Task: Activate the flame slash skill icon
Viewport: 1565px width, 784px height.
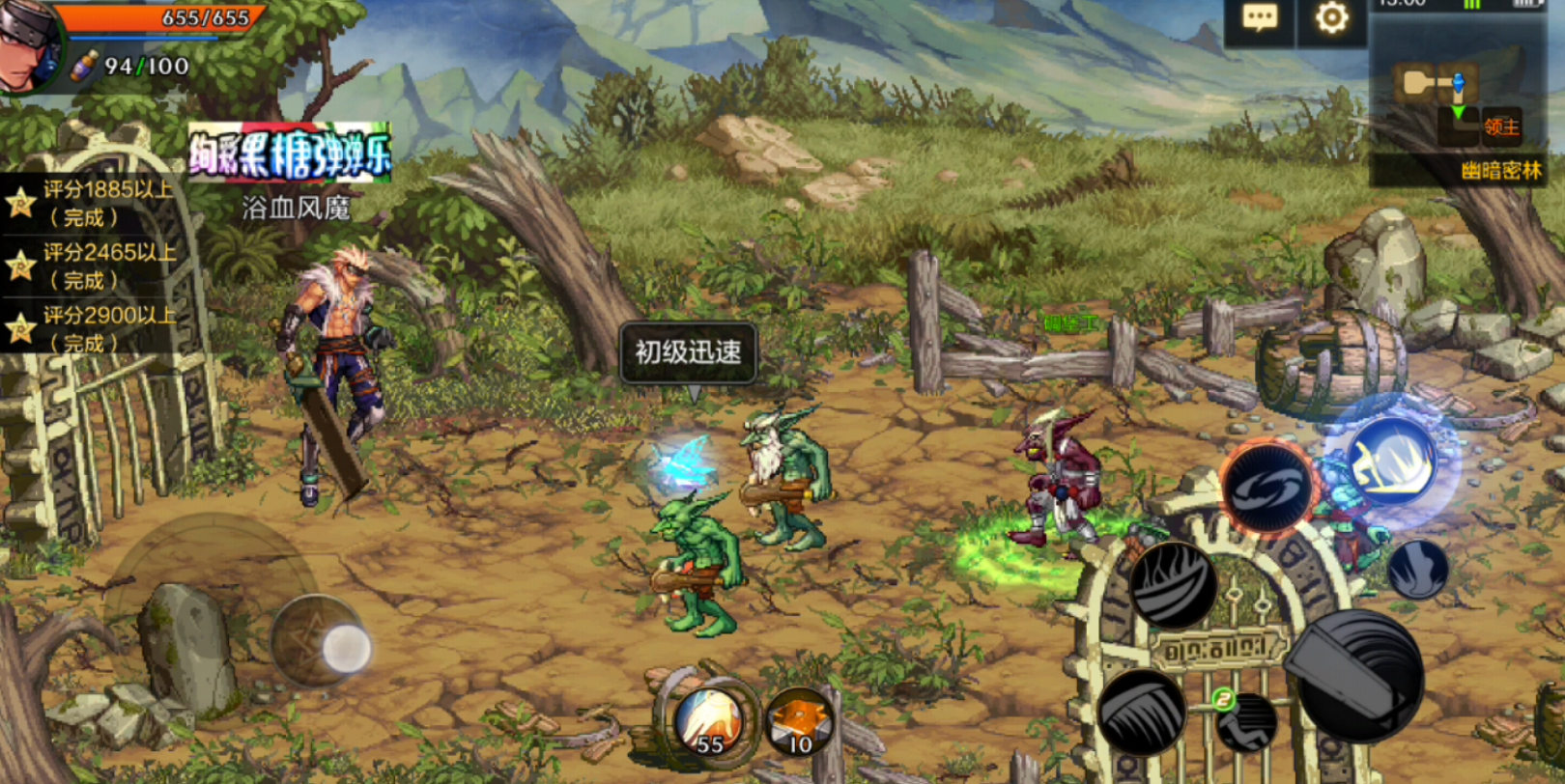Action: click(1174, 582)
